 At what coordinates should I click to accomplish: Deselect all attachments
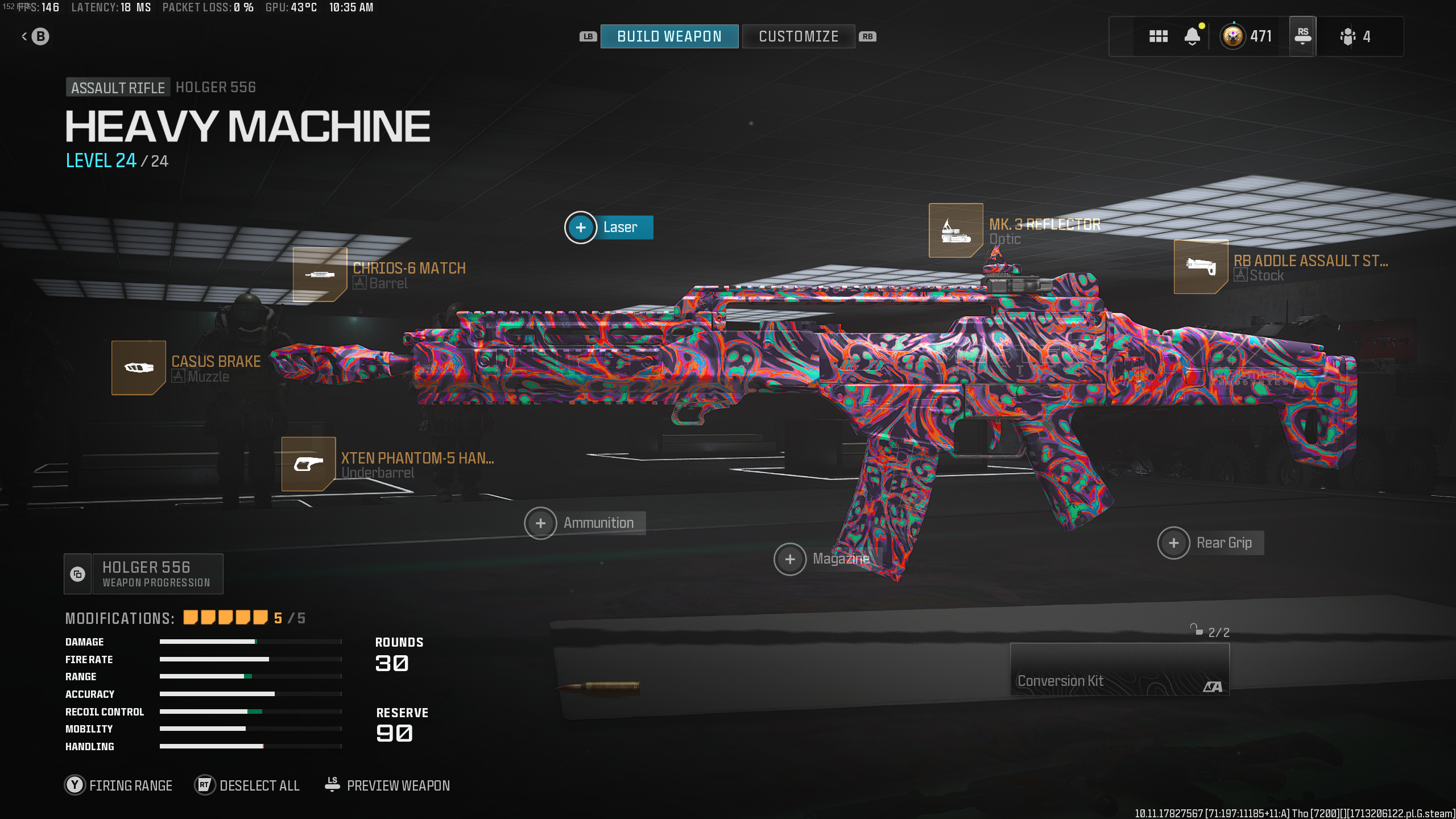(247, 785)
